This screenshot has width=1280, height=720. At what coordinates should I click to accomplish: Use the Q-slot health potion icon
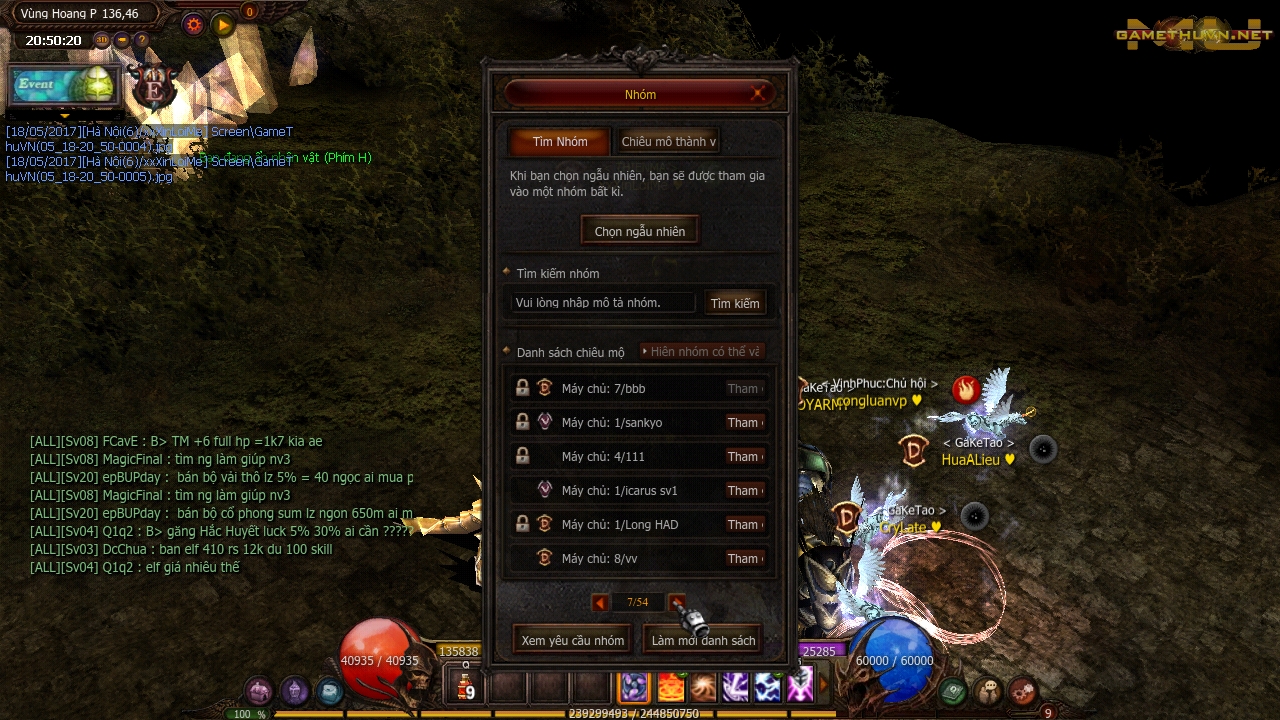464,687
